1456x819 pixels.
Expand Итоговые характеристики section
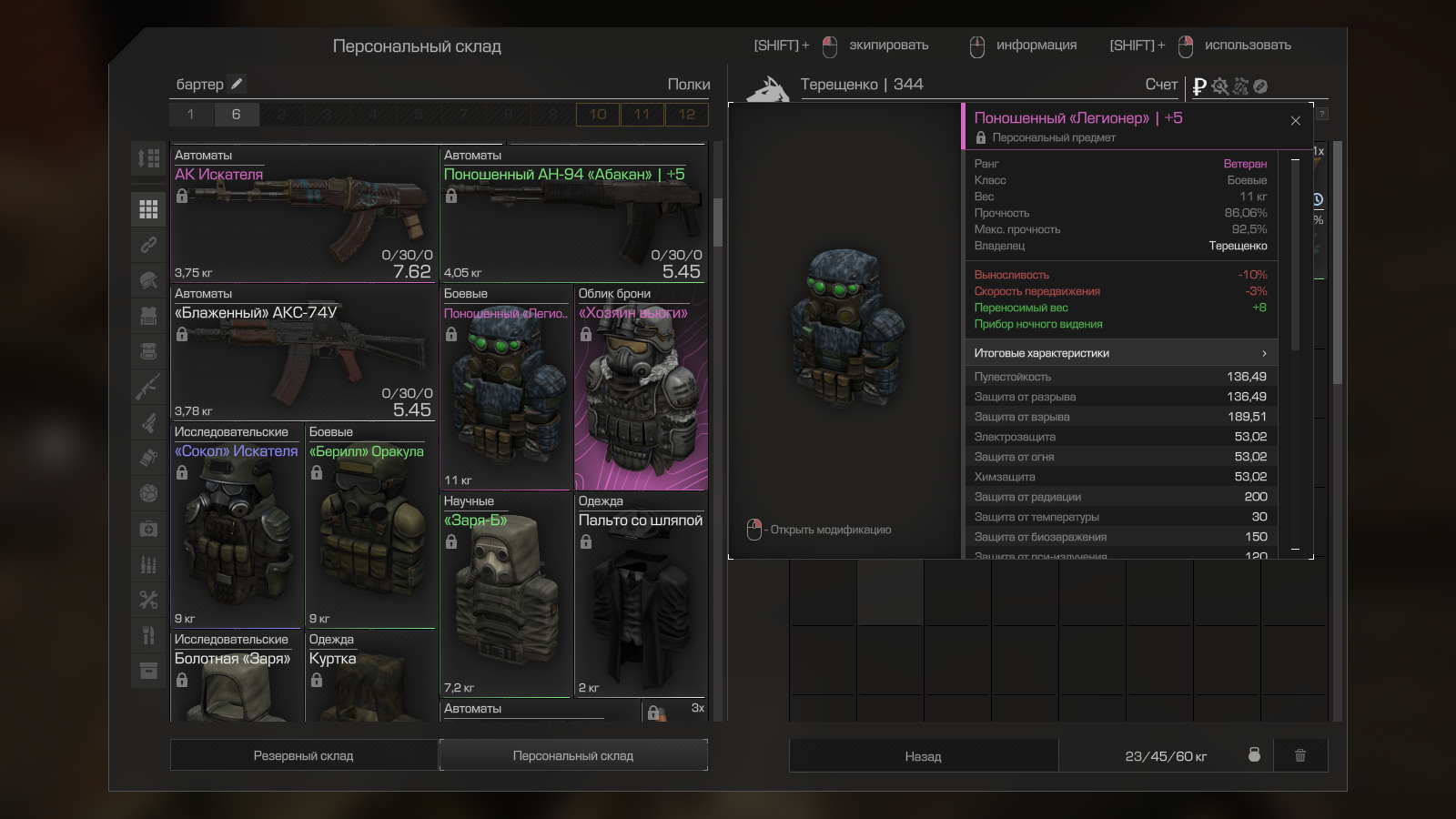coord(1120,353)
